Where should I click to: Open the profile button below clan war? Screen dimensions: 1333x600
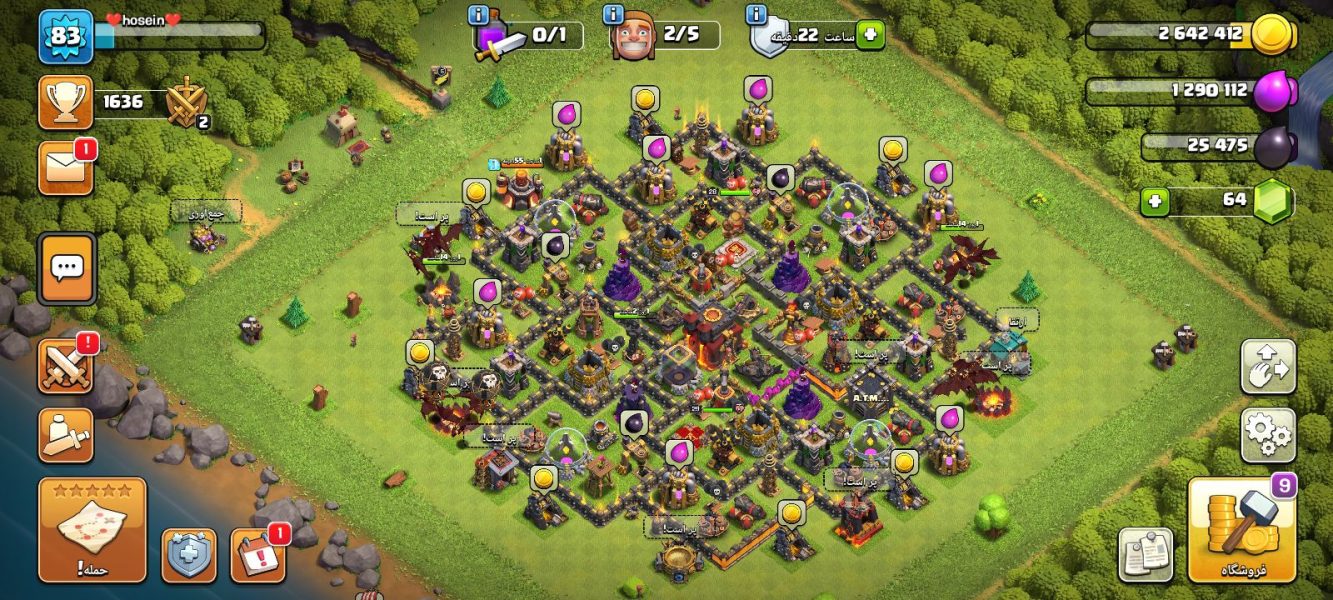66,435
